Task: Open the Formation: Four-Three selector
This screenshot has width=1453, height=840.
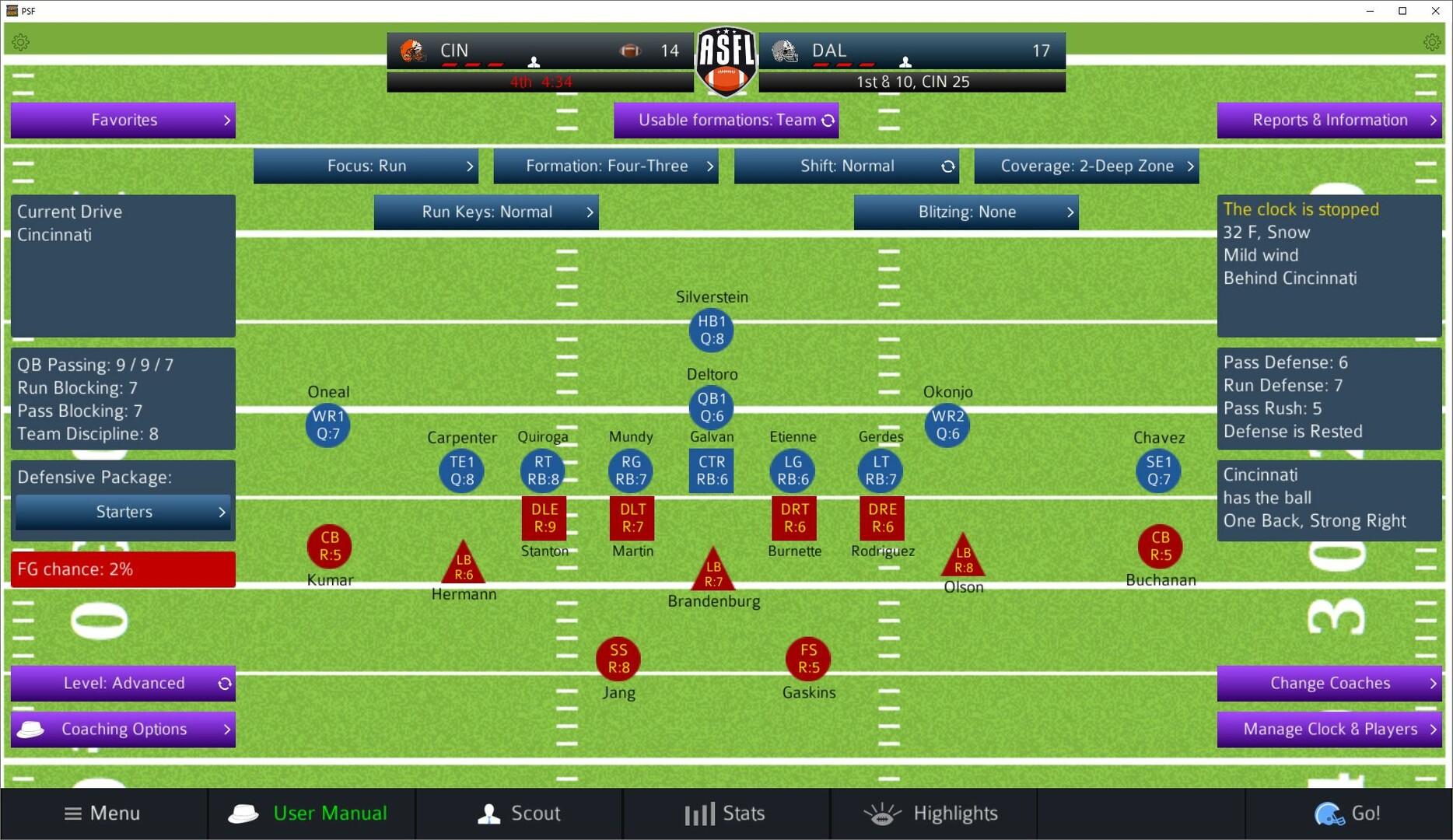Action: (x=606, y=166)
